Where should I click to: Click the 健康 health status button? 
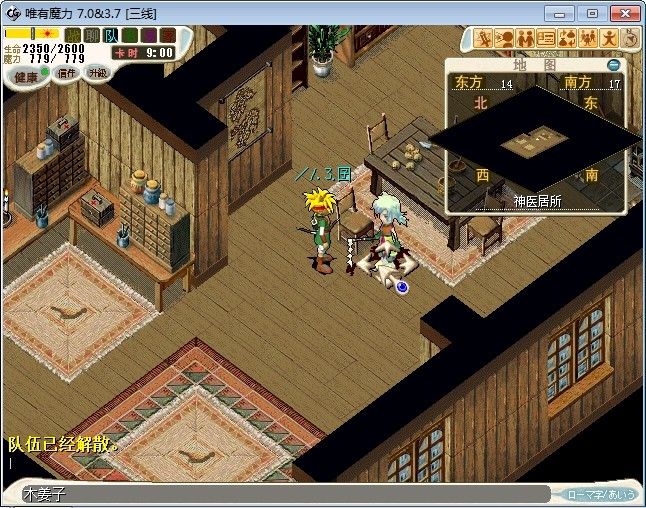pyautogui.click(x=26, y=77)
